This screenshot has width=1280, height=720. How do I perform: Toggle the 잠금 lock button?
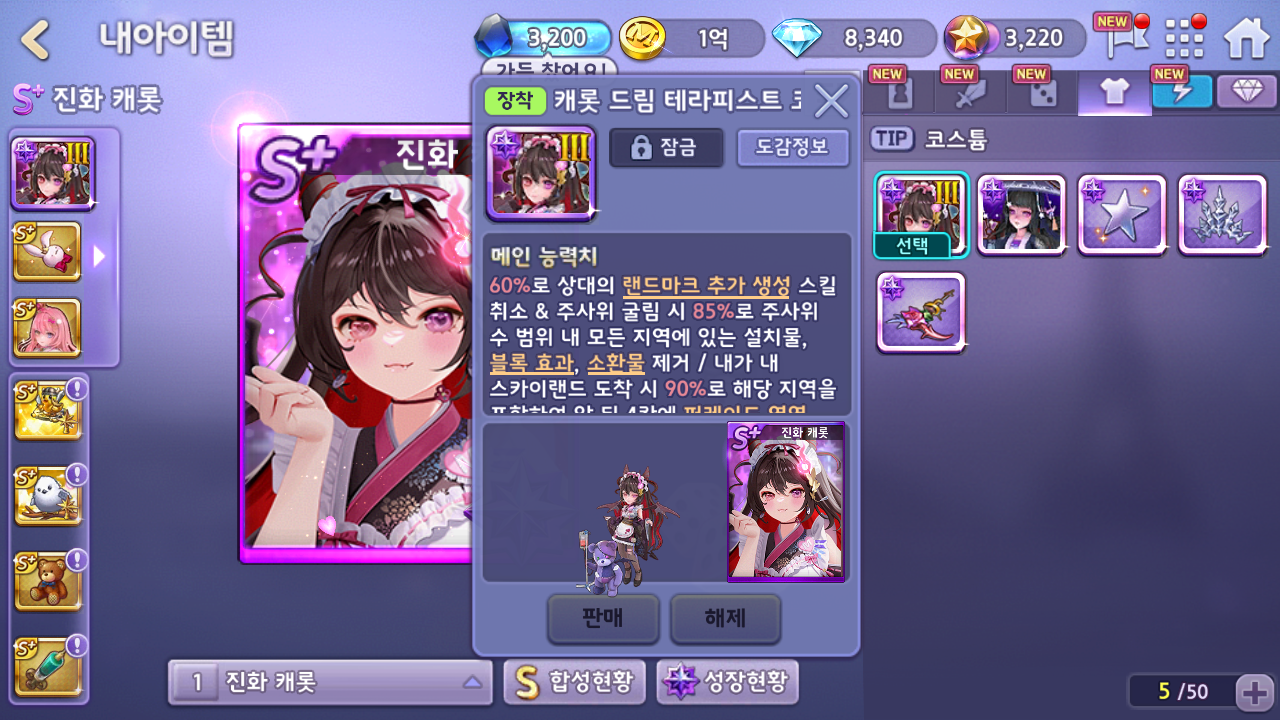(x=666, y=148)
